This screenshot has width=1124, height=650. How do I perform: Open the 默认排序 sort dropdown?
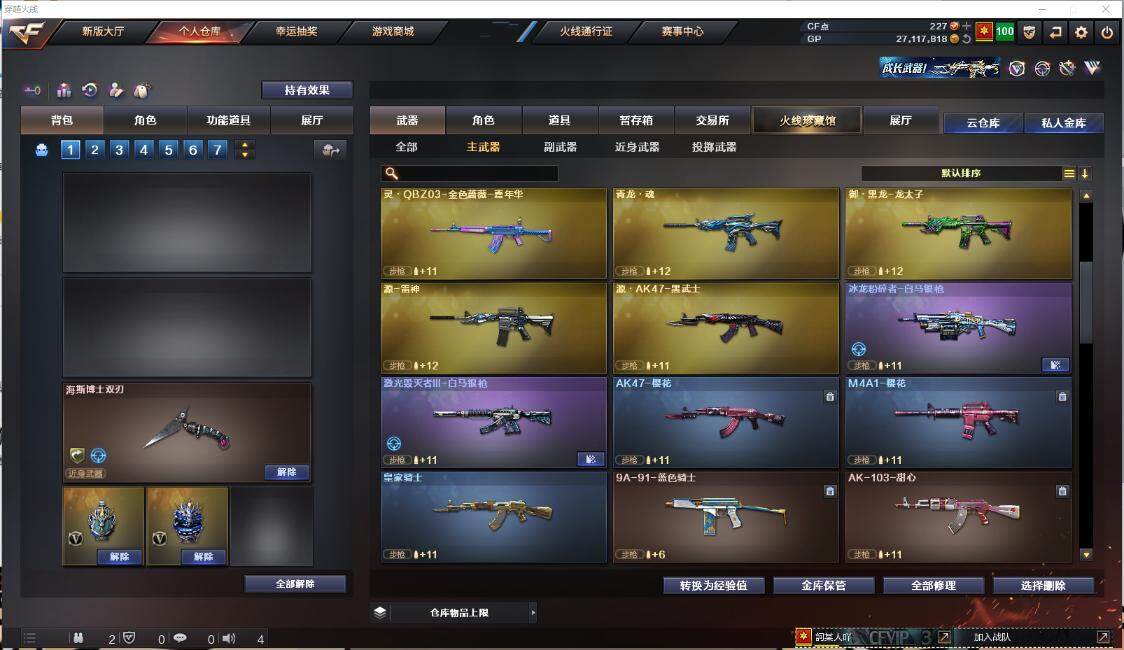tap(961, 173)
